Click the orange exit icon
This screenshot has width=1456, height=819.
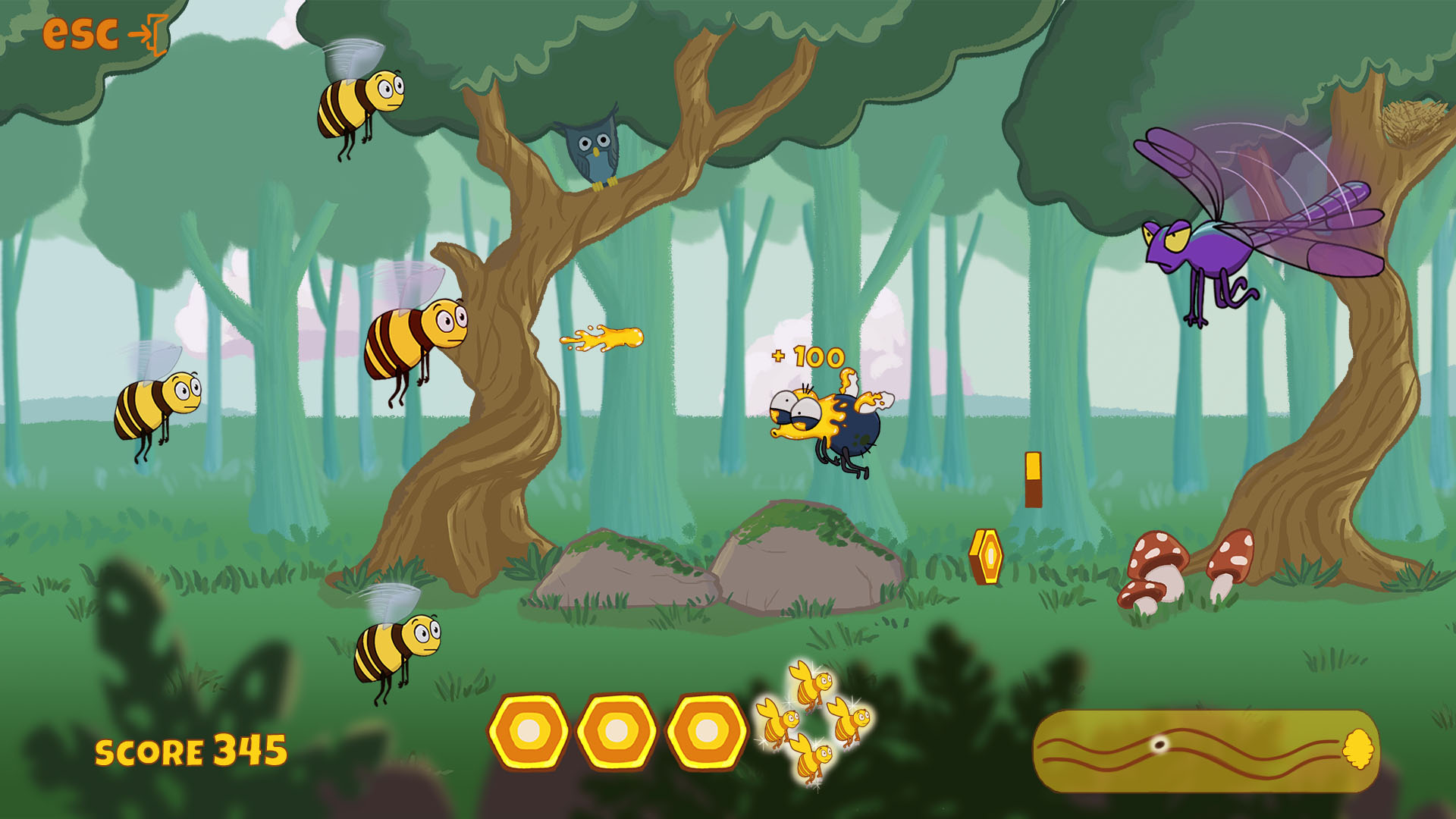click(x=148, y=35)
